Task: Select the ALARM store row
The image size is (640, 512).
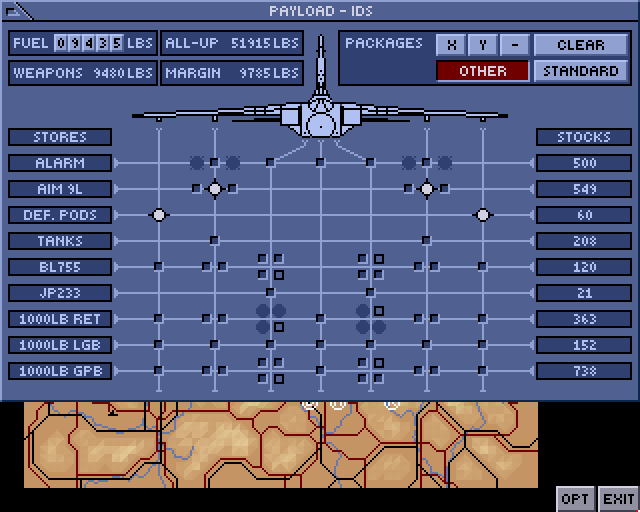Action: click(x=60, y=163)
